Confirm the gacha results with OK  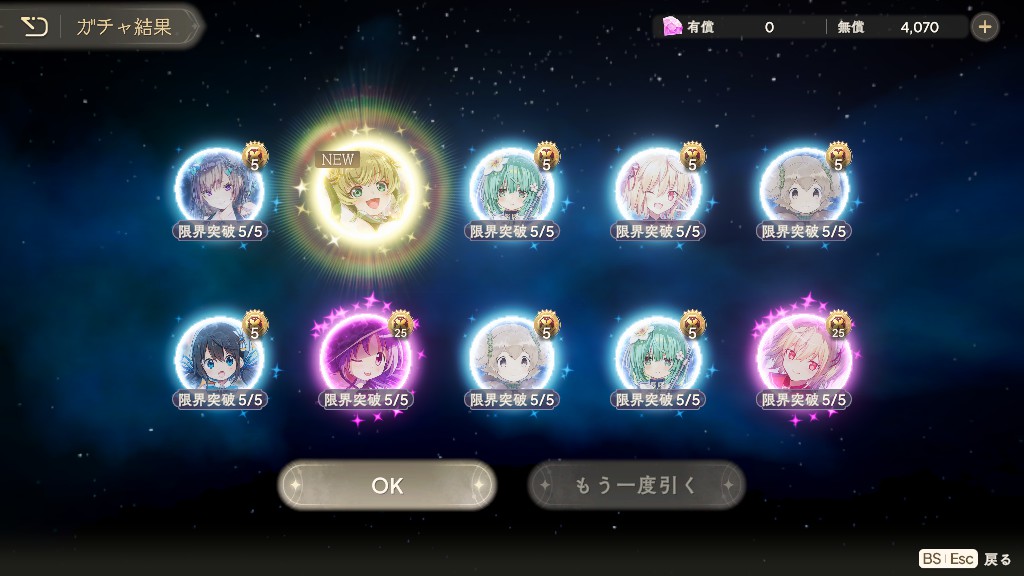click(x=387, y=485)
